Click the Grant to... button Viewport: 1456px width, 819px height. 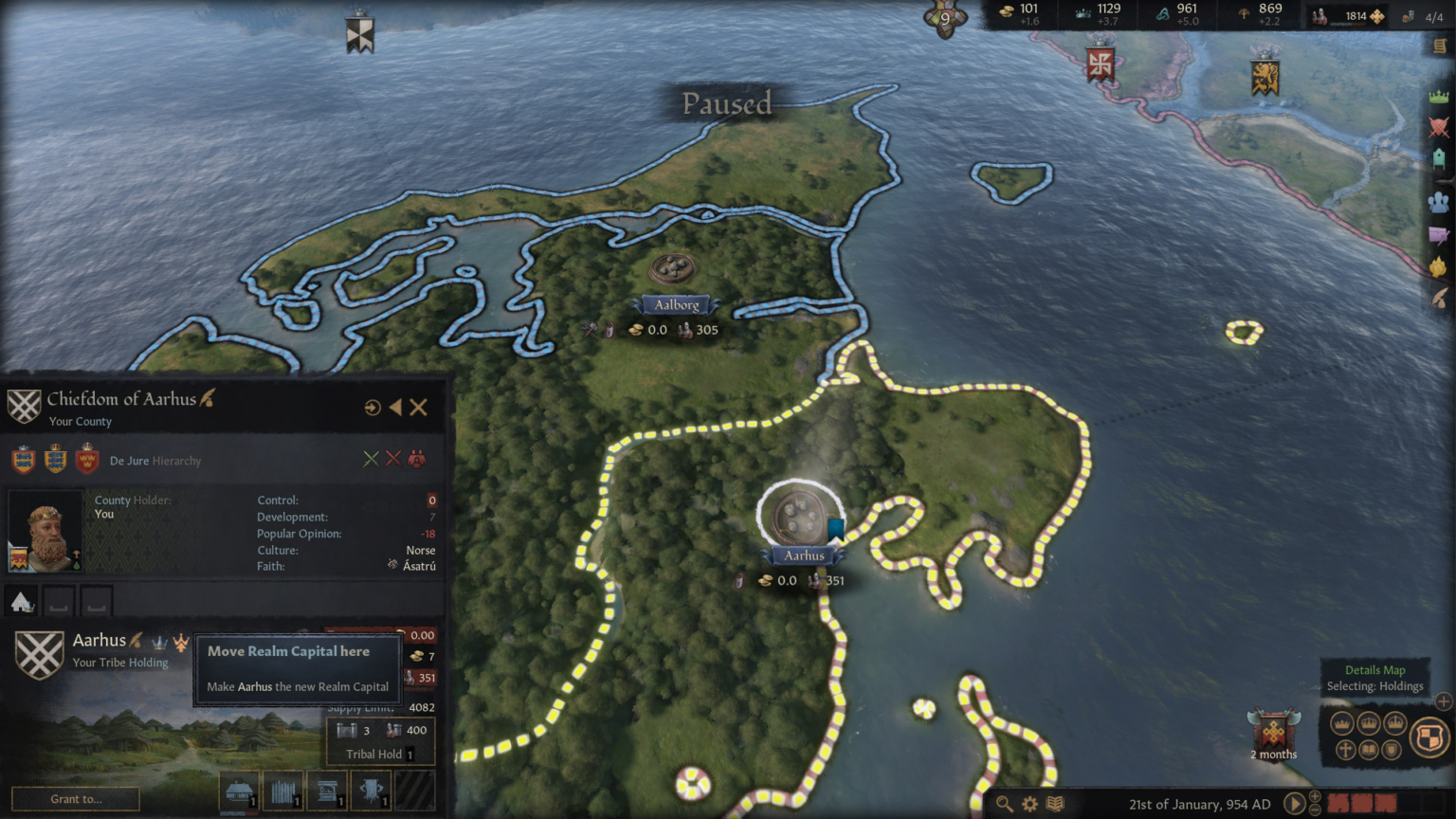tap(74, 799)
